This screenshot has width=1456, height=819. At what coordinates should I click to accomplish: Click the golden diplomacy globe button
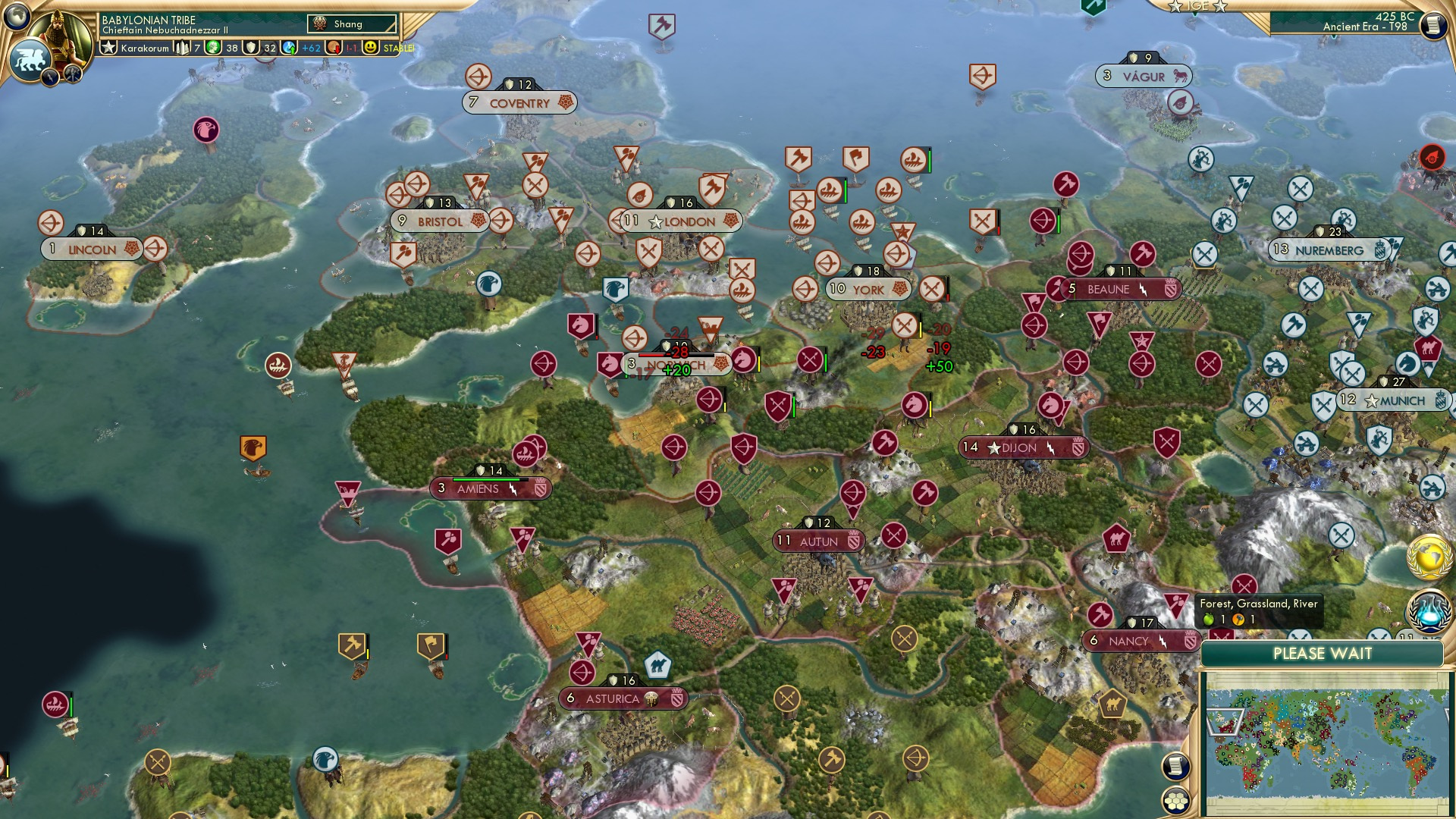[1429, 557]
